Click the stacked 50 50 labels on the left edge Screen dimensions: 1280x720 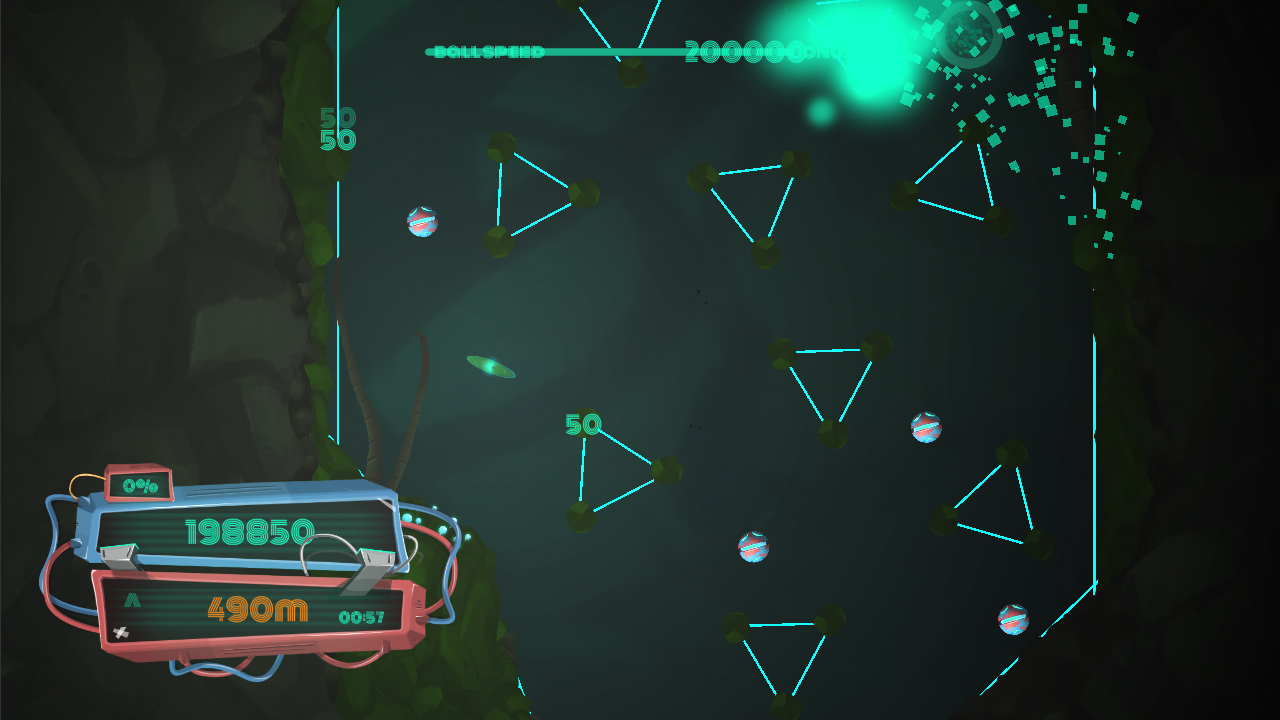(x=337, y=127)
